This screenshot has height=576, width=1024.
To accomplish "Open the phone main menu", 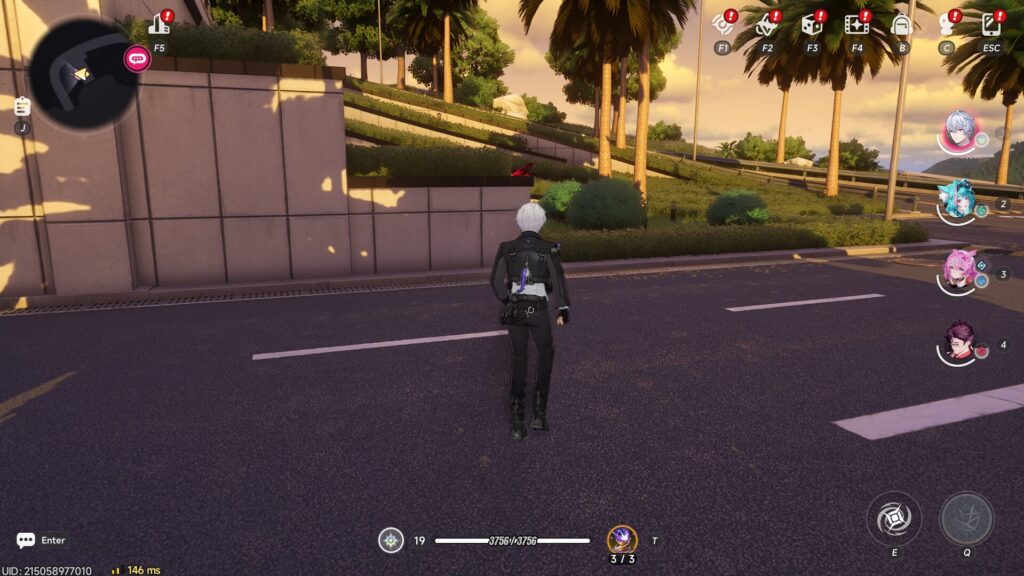I will 991,25.
